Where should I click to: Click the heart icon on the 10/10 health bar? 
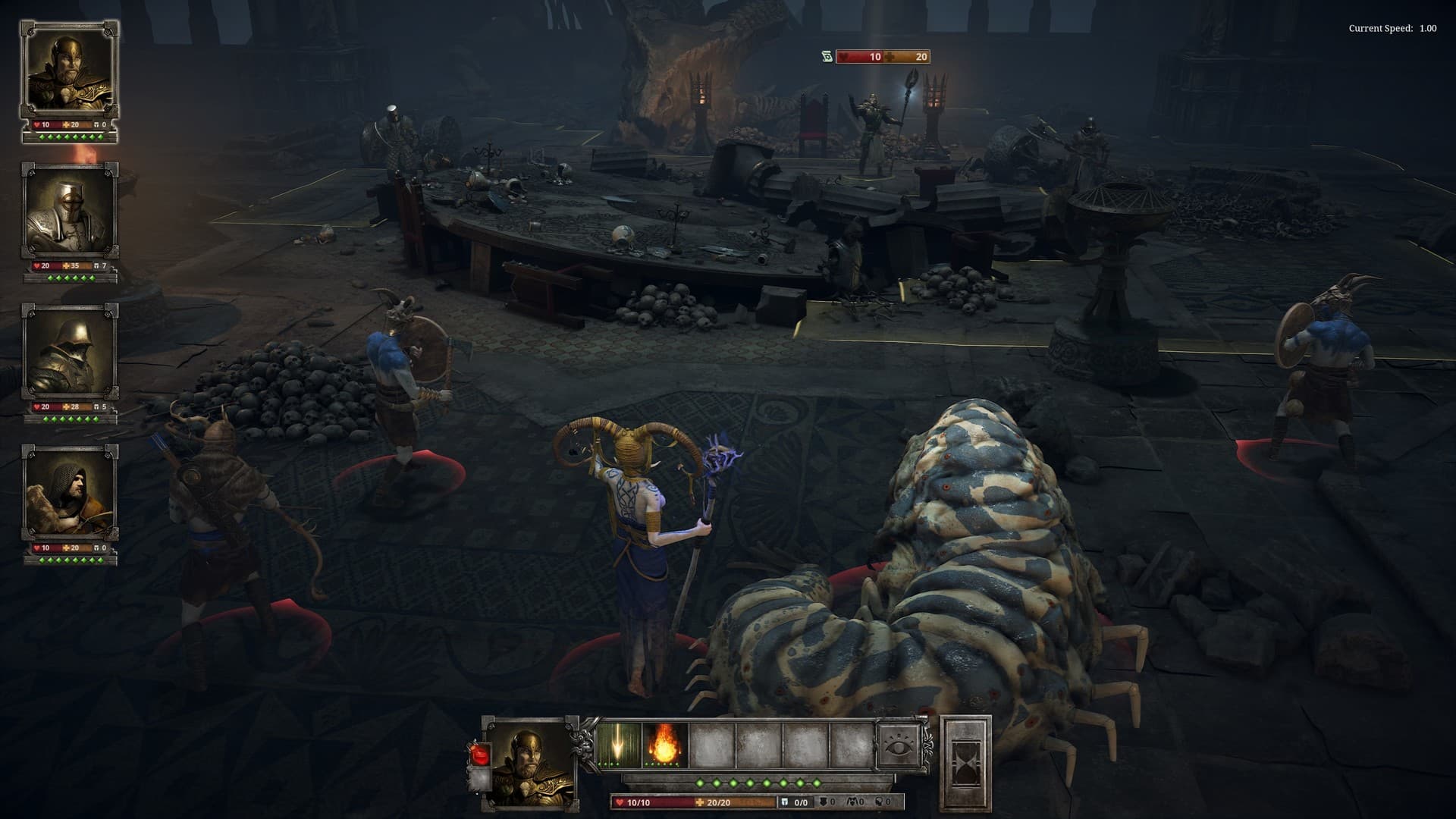[620, 802]
